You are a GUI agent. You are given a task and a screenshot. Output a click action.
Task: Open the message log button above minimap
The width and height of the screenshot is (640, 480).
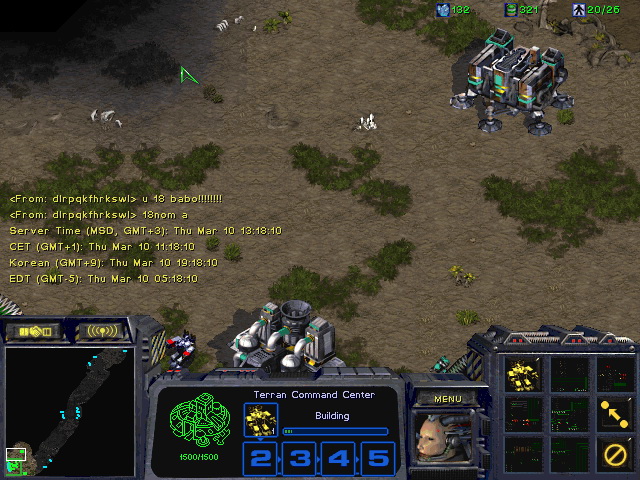click(102, 331)
